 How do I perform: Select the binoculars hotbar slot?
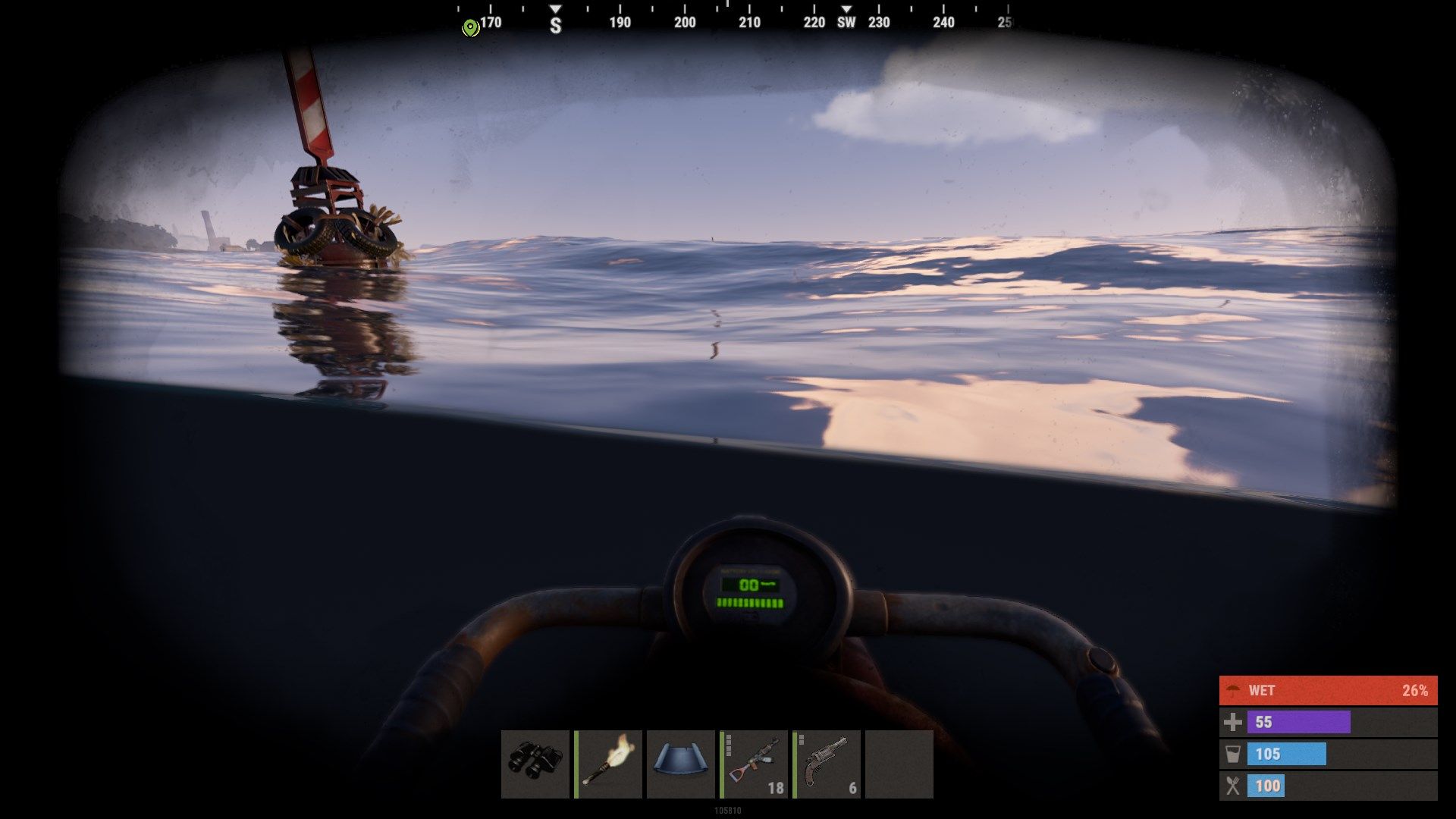pos(535,764)
